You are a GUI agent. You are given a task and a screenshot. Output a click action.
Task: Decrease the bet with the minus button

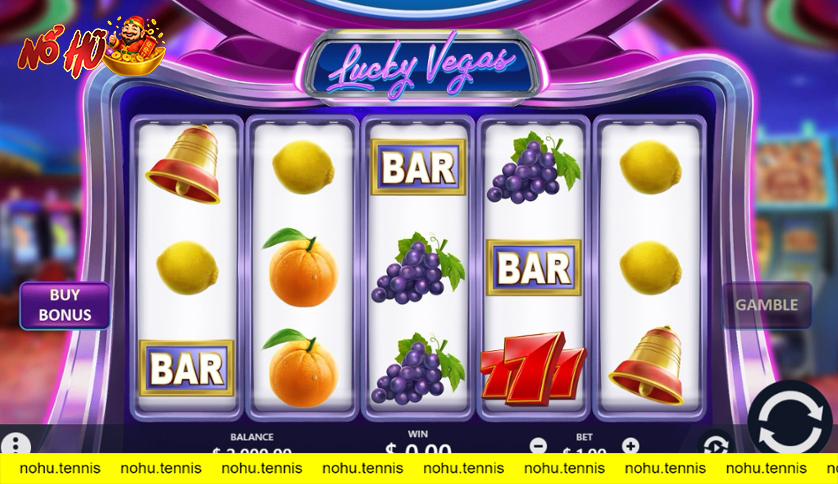[x=538, y=445]
